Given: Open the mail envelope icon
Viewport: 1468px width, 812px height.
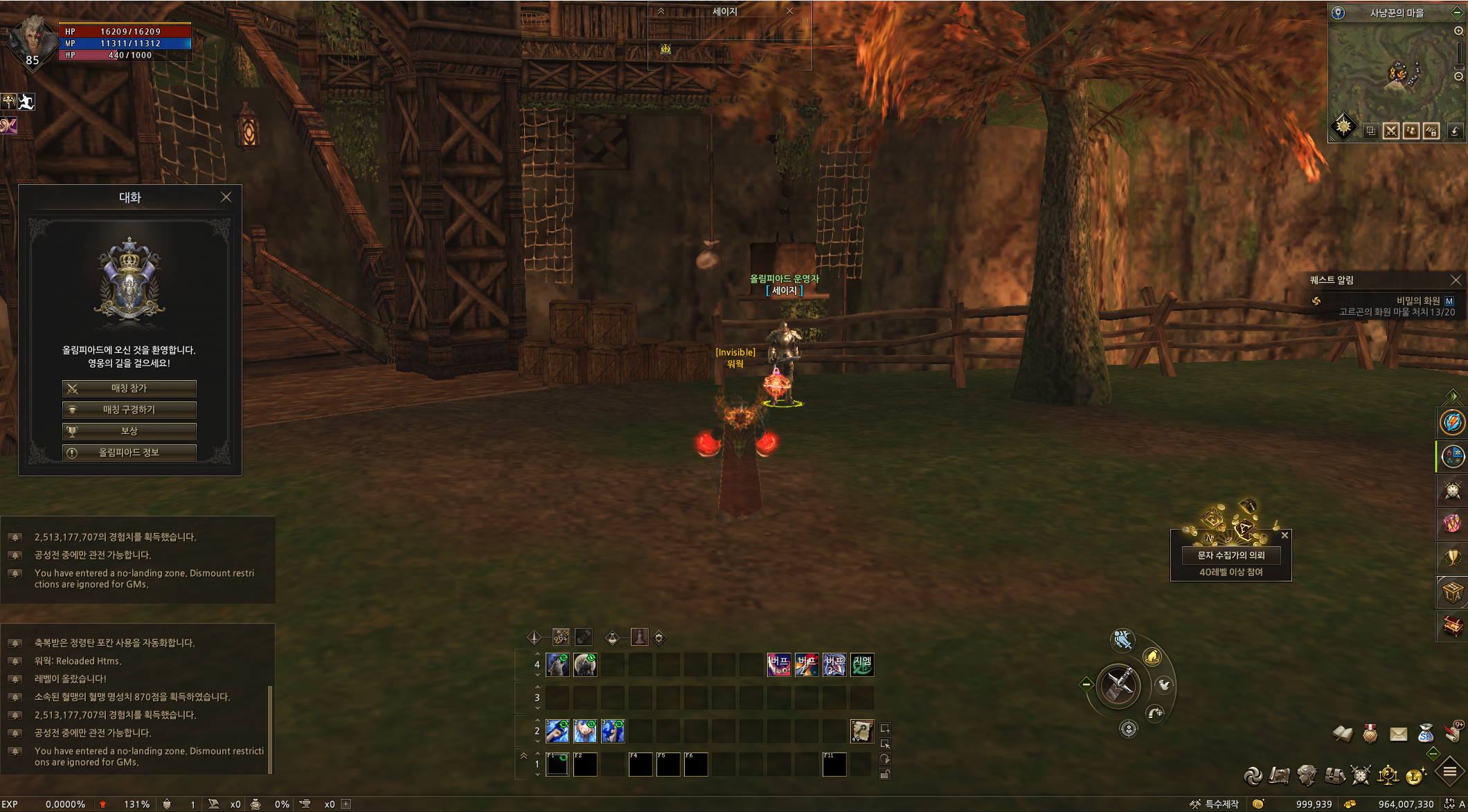Looking at the screenshot, I should [x=1398, y=734].
